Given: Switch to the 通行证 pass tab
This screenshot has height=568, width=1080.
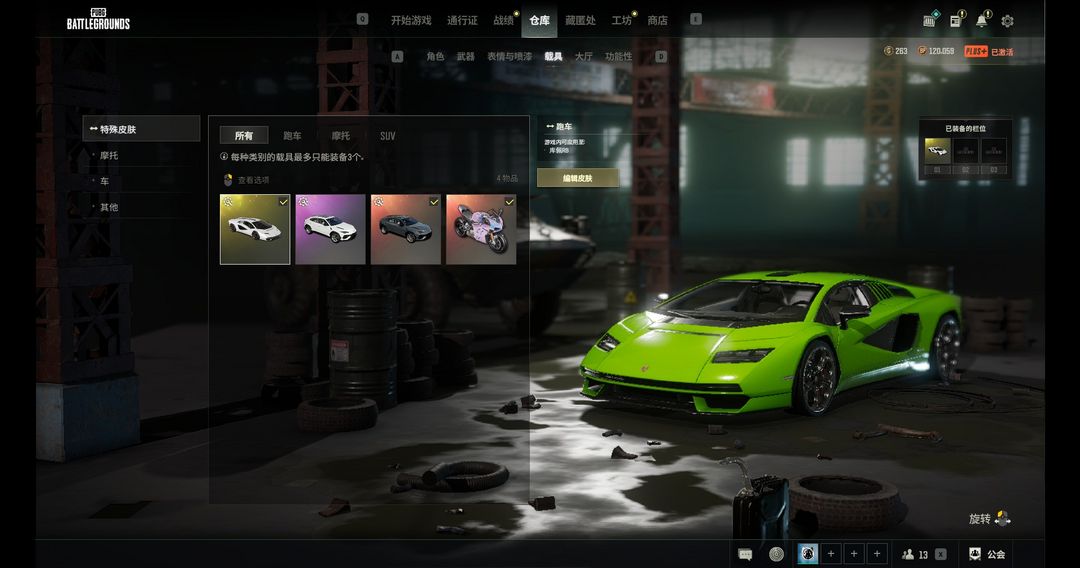Looking at the screenshot, I should coord(462,20).
